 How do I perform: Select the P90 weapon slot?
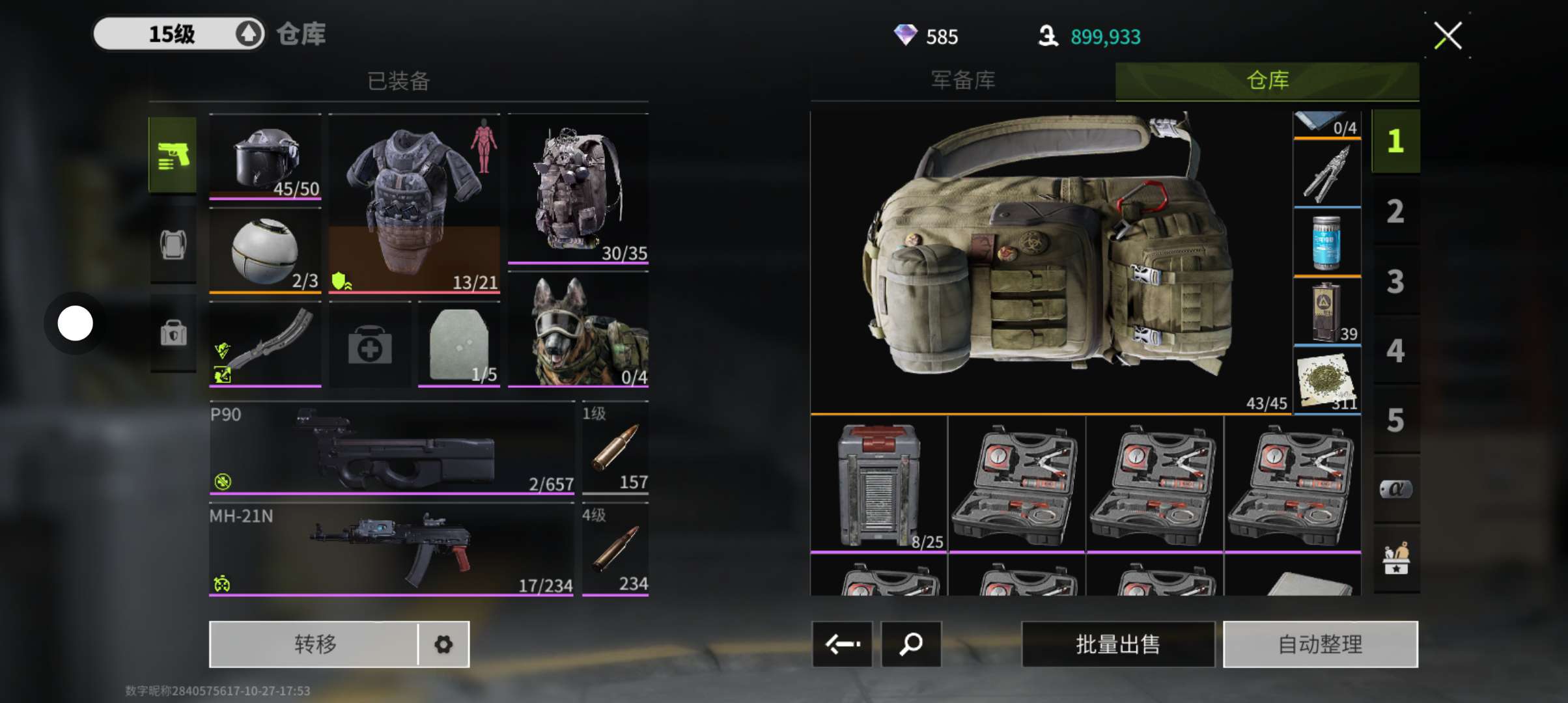pos(391,449)
